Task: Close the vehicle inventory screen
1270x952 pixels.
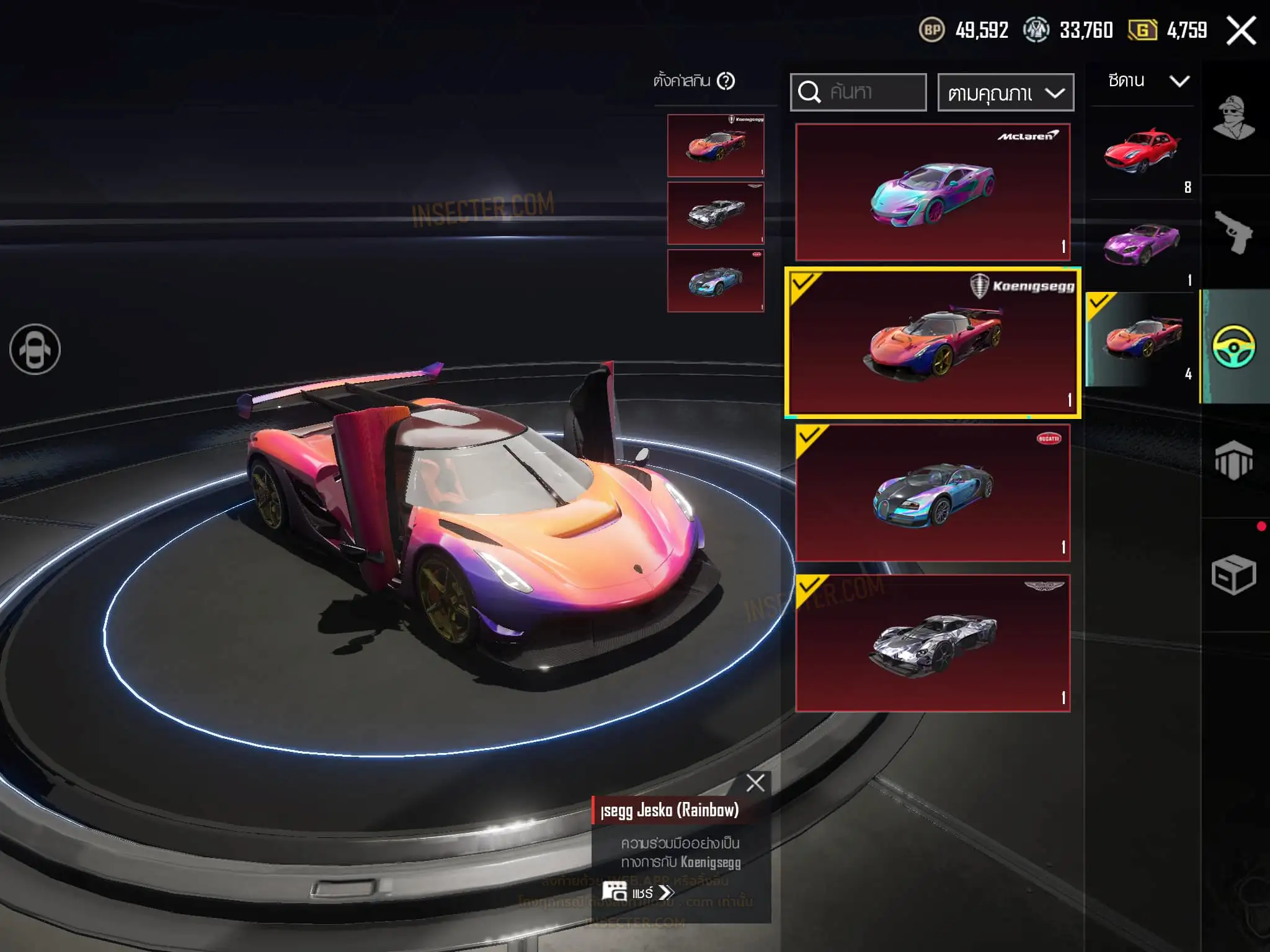Action: (x=1241, y=30)
